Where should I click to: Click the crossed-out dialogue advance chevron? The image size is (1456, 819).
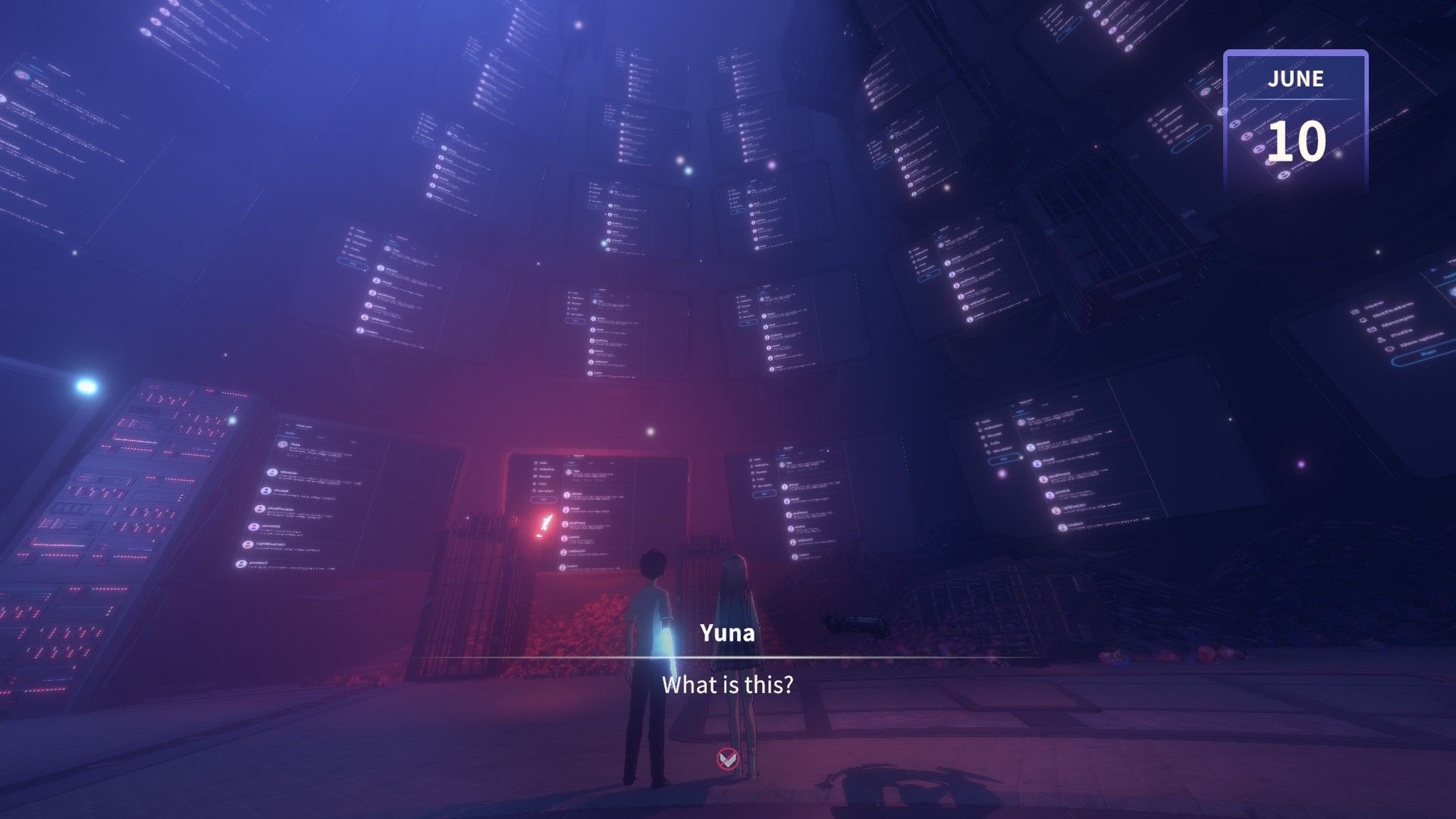click(x=728, y=758)
